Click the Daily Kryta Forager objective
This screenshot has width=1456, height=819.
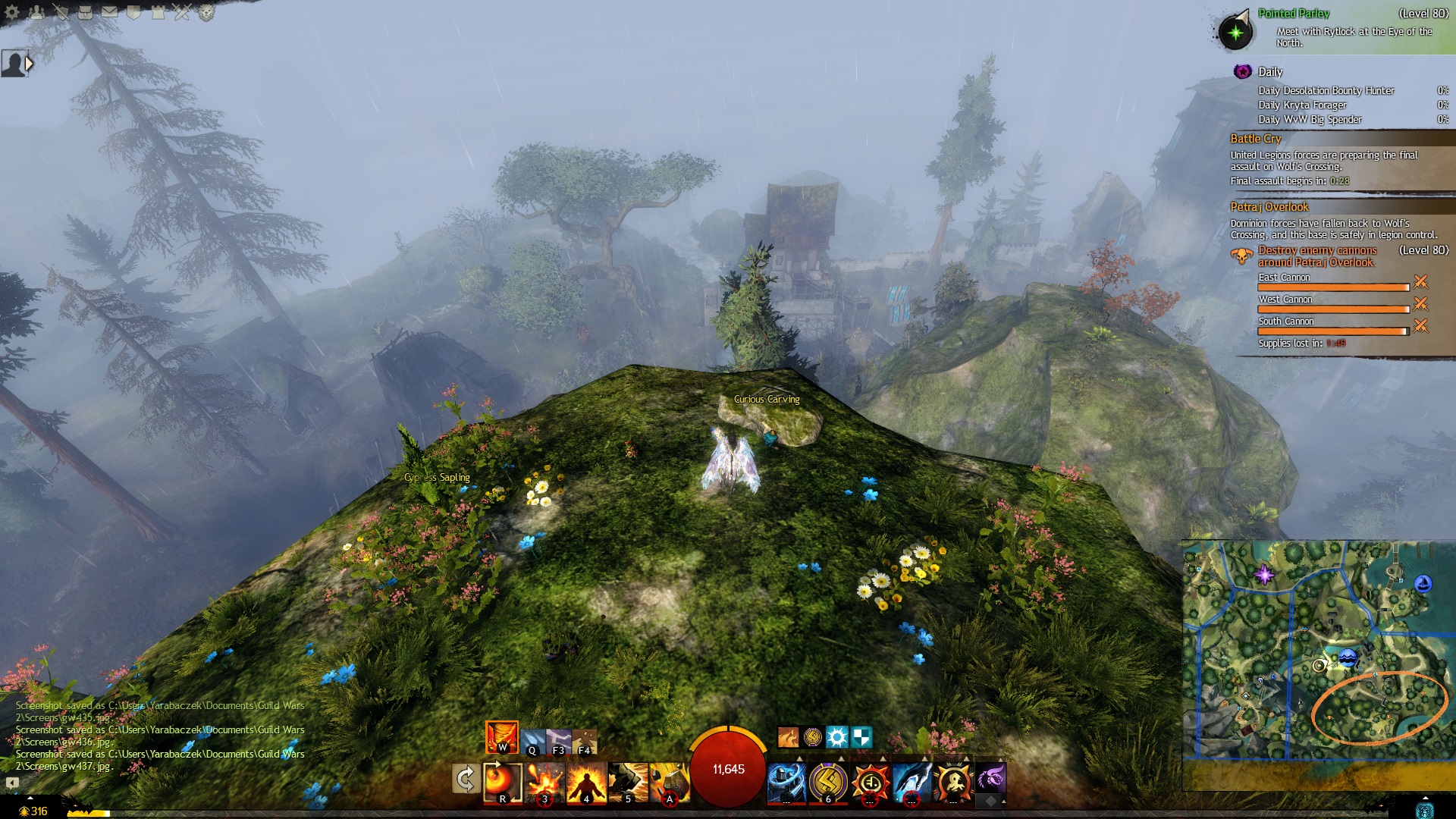[x=1302, y=105]
